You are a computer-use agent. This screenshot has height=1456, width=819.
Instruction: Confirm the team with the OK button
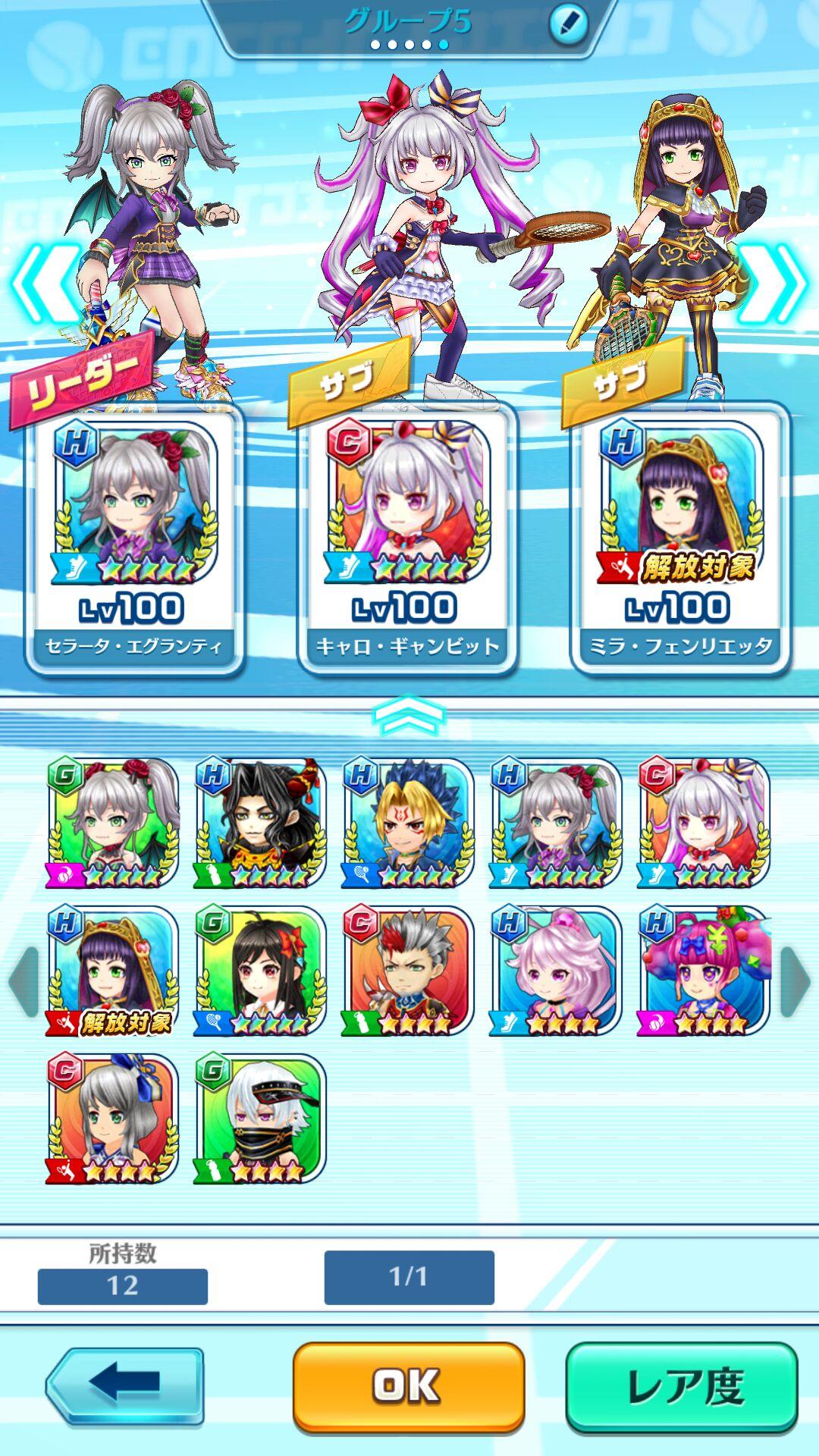pyautogui.click(x=408, y=1386)
